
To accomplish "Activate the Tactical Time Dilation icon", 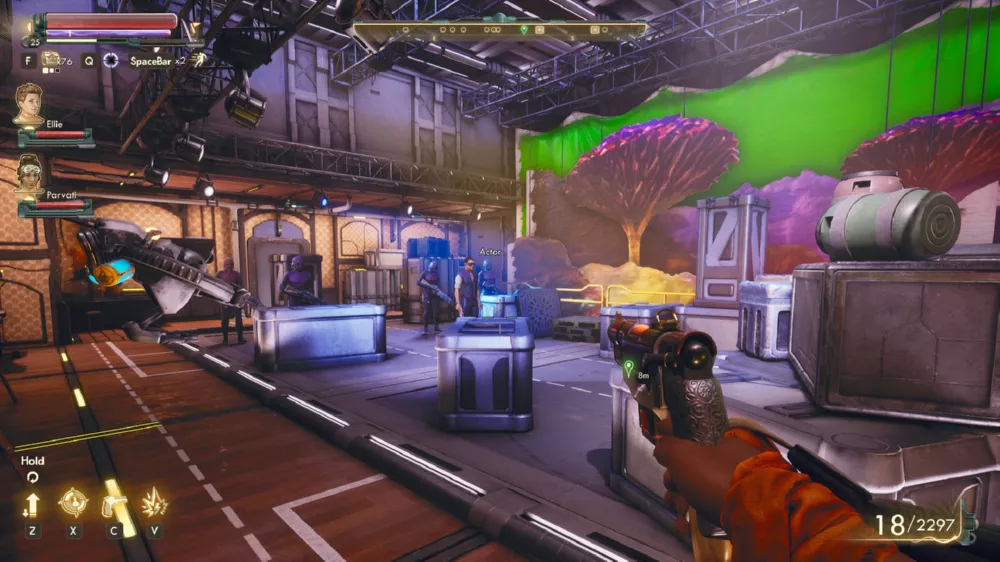I will [111, 60].
